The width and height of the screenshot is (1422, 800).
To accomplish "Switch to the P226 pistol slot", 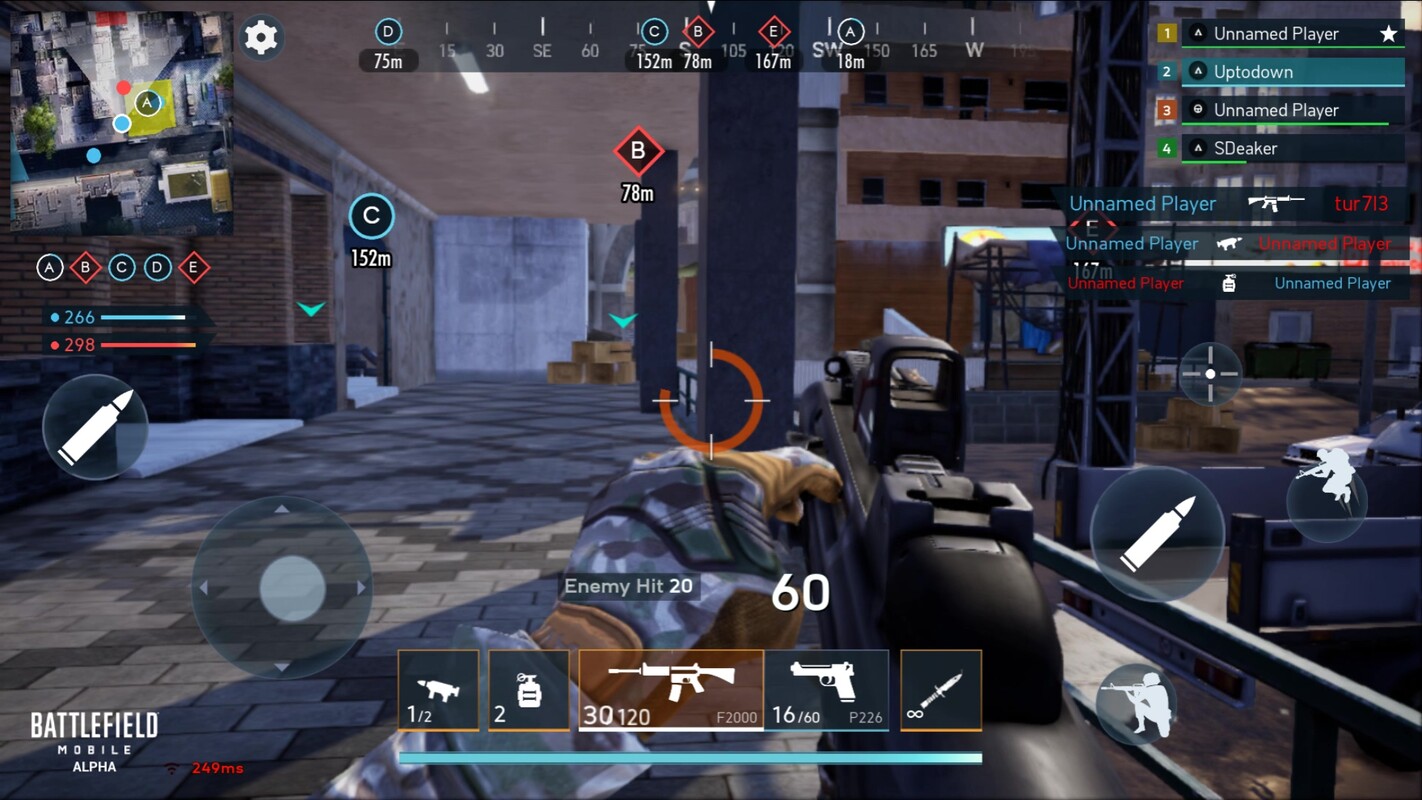I will 826,690.
